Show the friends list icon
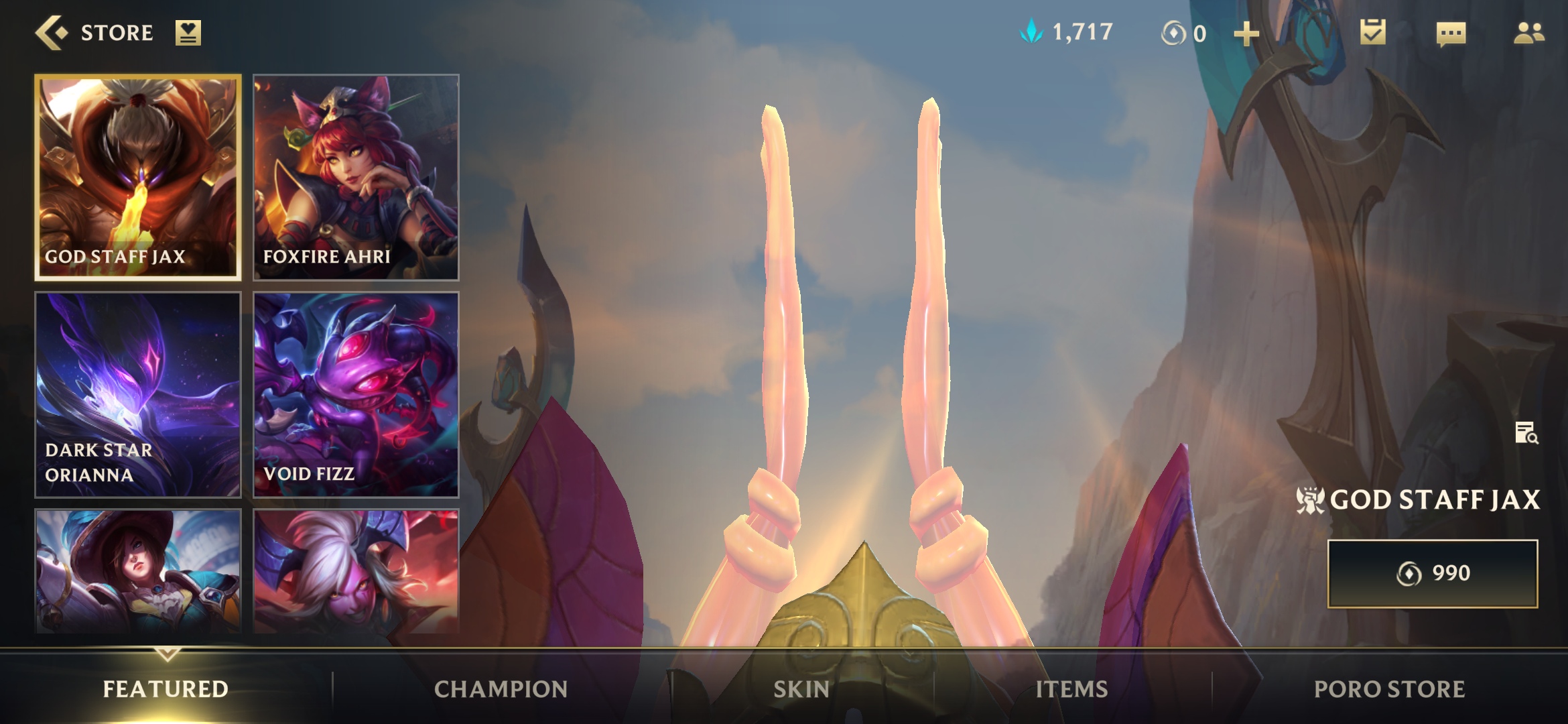 click(1528, 33)
